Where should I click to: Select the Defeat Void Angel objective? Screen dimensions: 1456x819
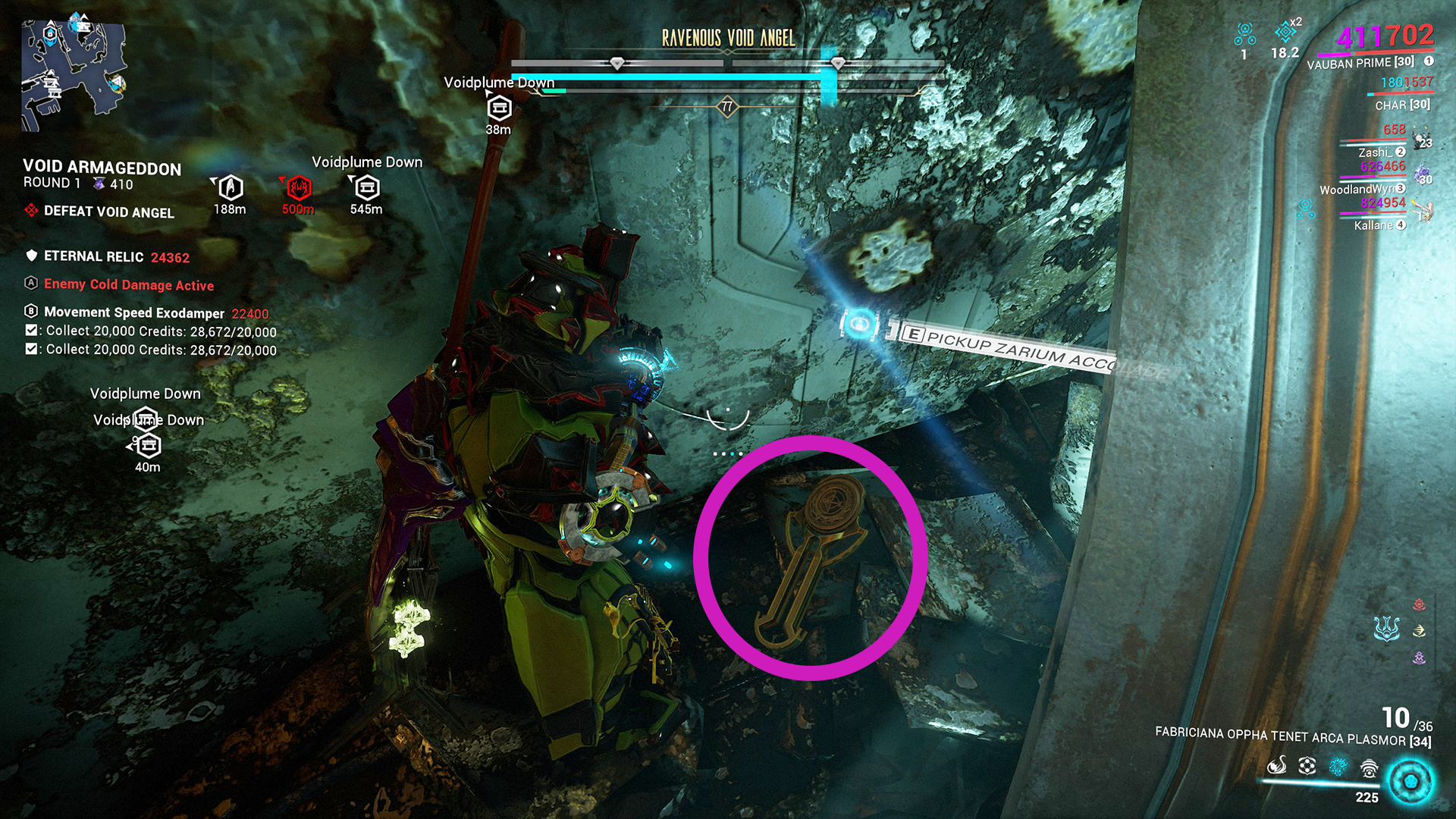108,212
